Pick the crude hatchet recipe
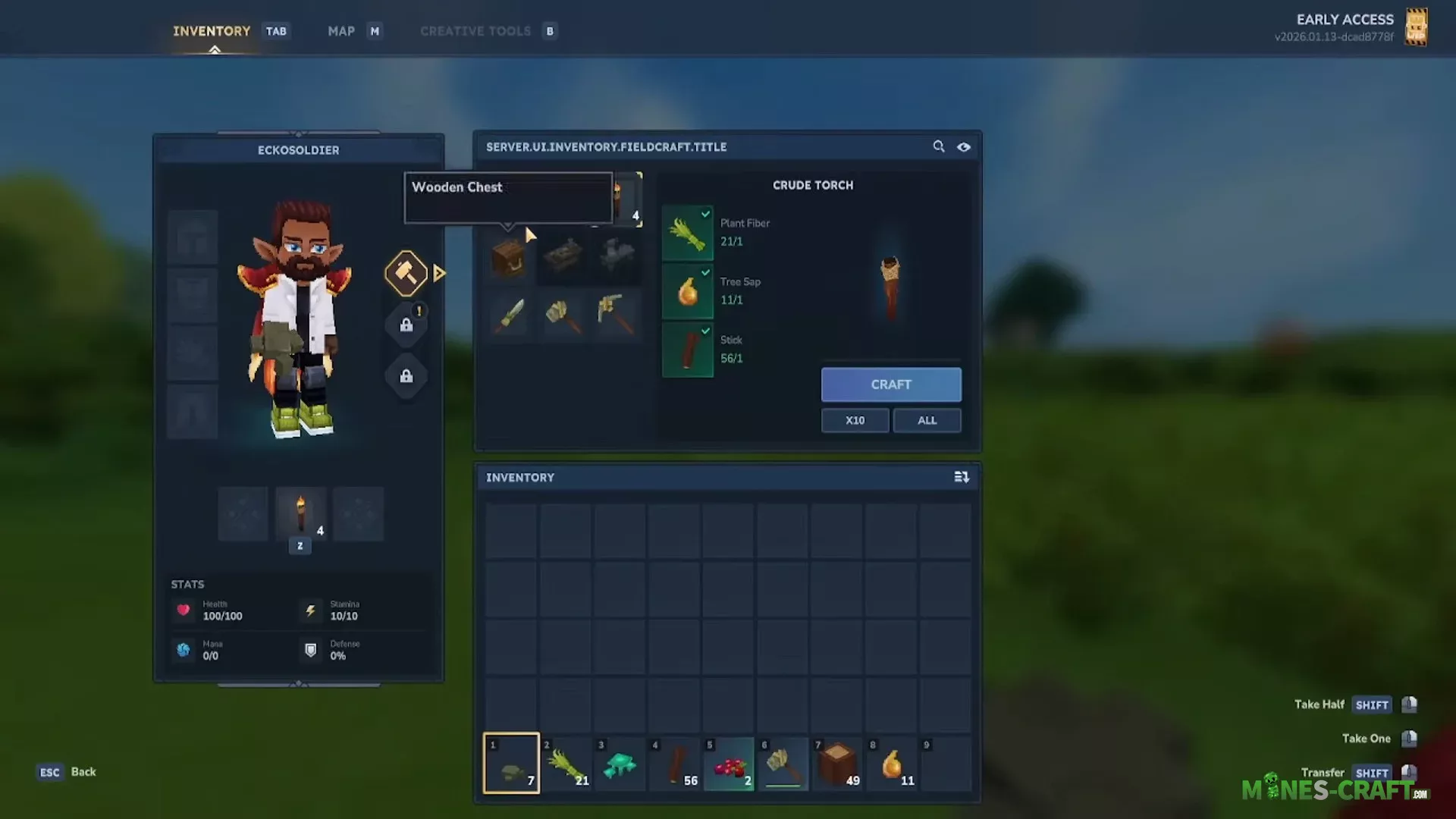Image resolution: width=1456 pixels, height=819 pixels. tap(563, 315)
